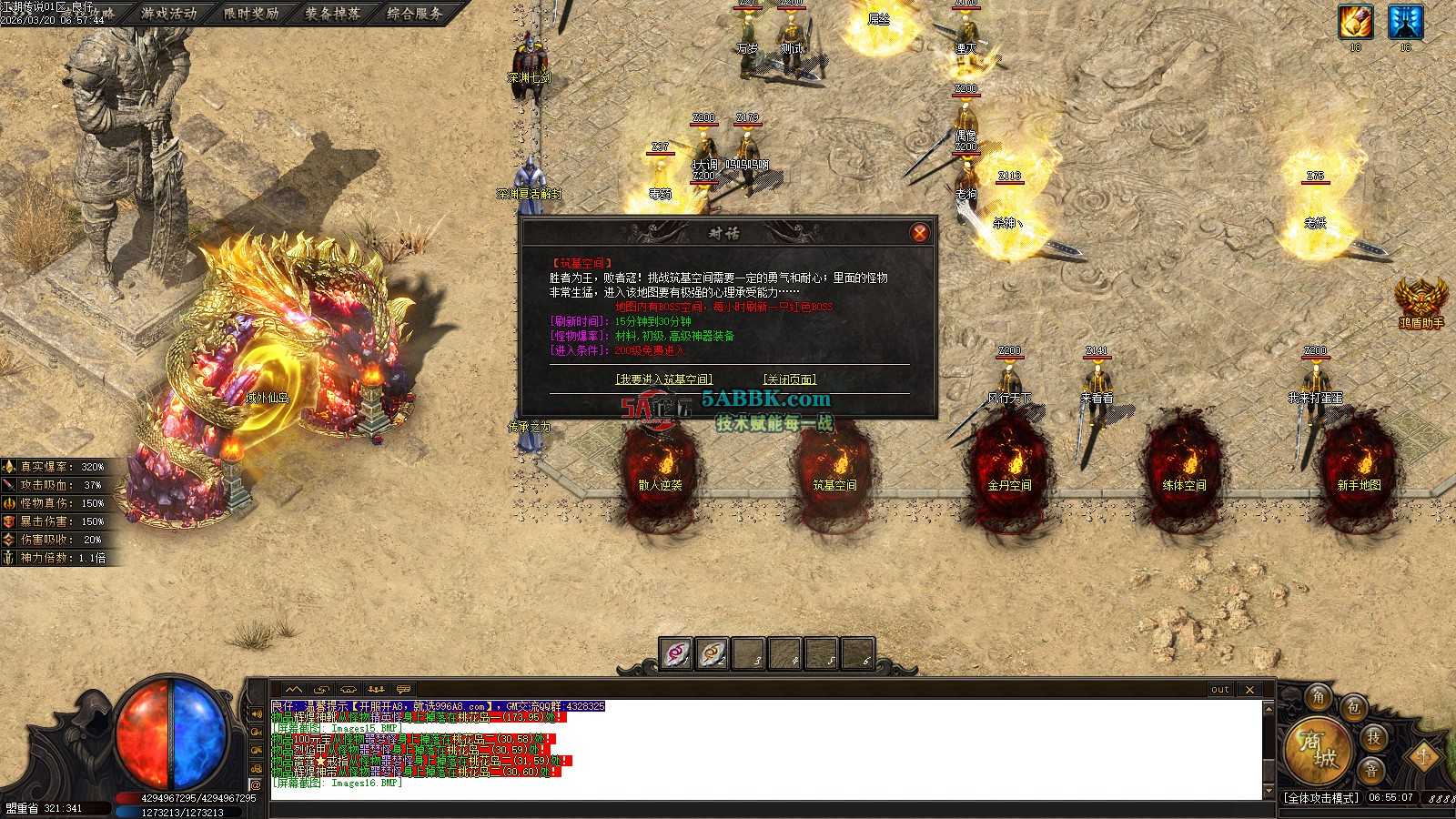Open the 商城 shop button
The image size is (1456, 819).
point(1316,749)
